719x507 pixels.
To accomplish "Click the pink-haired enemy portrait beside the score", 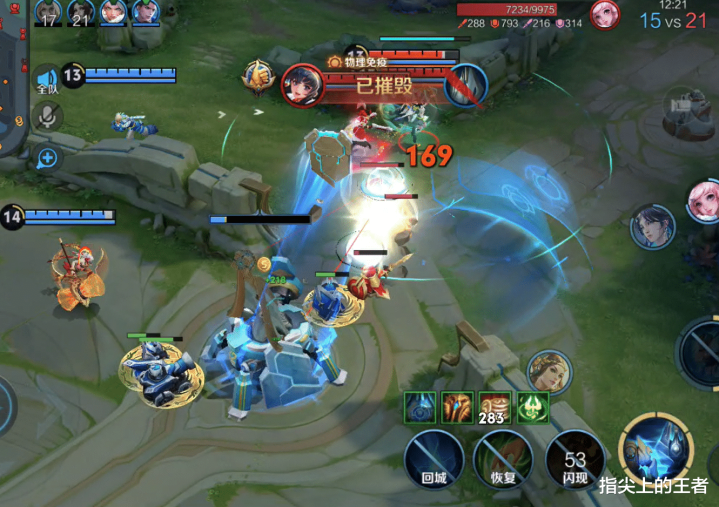I will pos(604,14).
